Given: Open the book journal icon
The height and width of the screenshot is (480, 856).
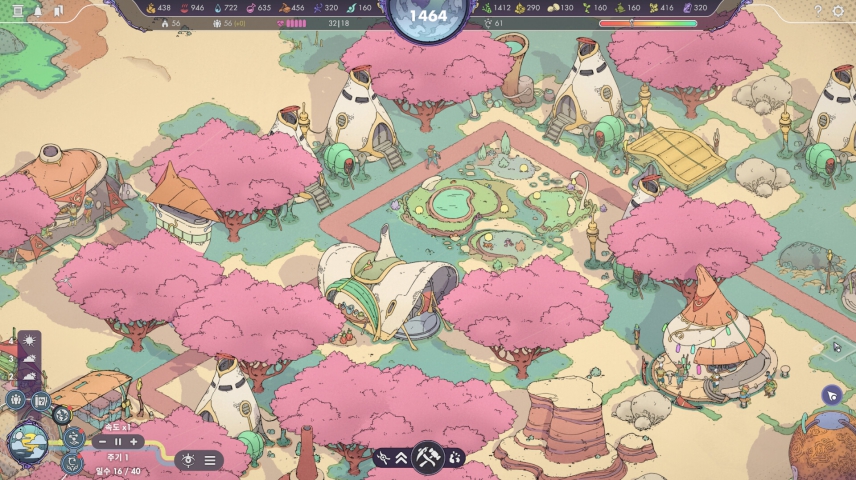Looking at the screenshot, I should click(x=41, y=400).
